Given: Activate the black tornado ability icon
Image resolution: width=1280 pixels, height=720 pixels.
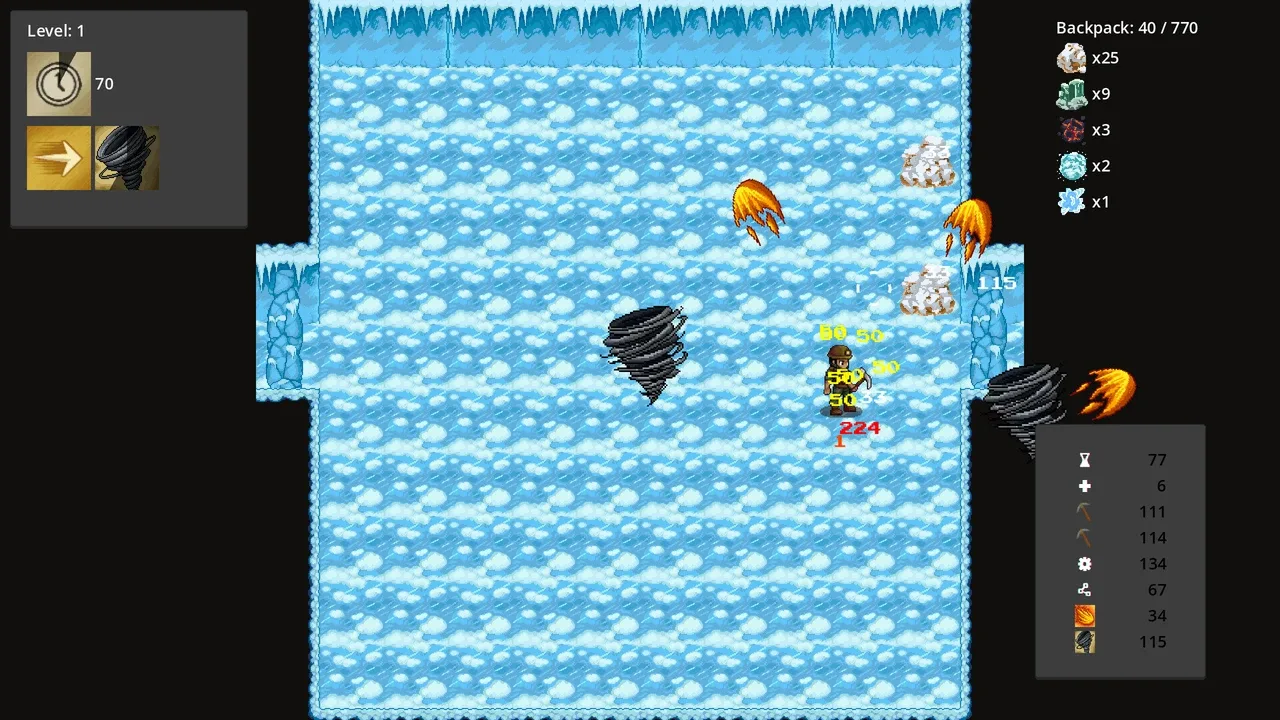Looking at the screenshot, I should [127, 158].
